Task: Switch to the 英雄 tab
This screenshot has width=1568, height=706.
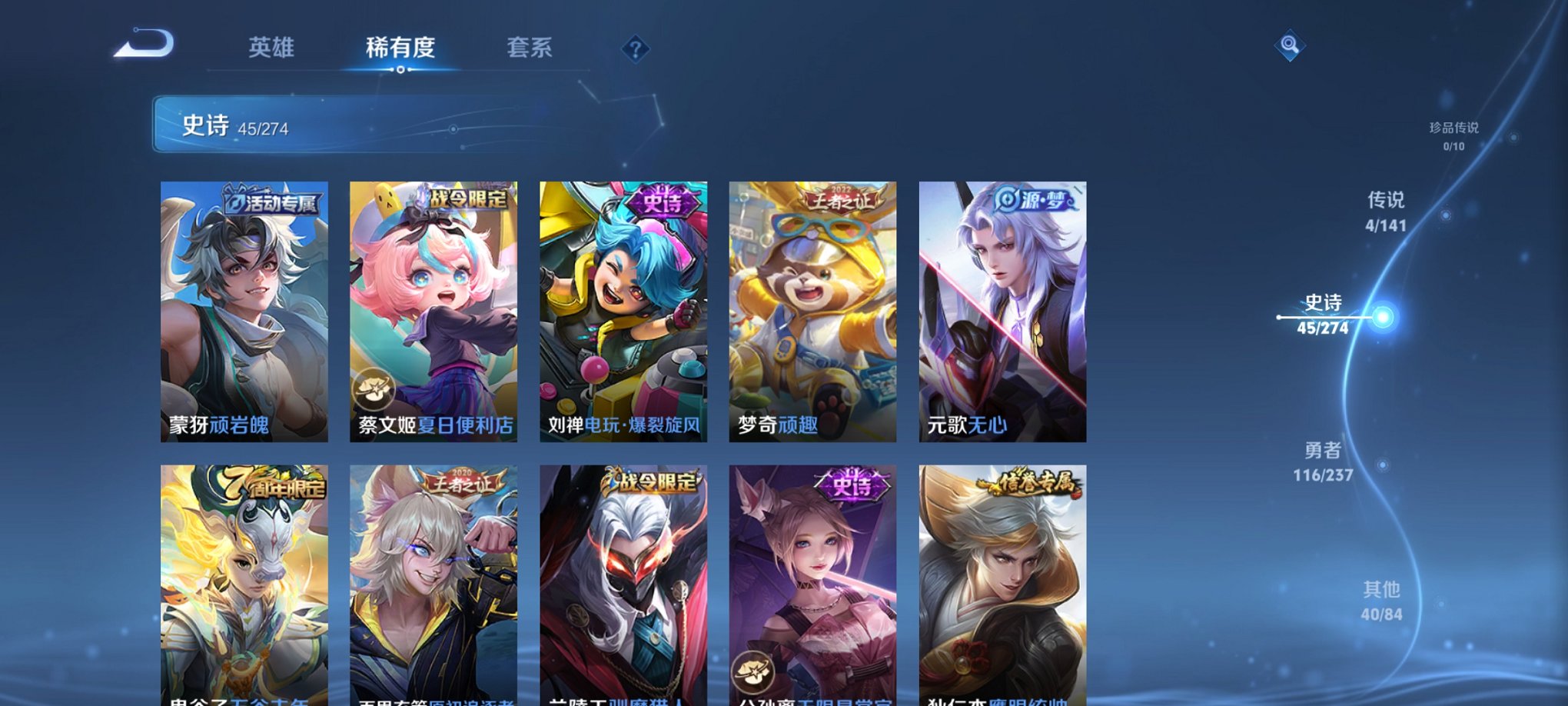Action: (271, 48)
